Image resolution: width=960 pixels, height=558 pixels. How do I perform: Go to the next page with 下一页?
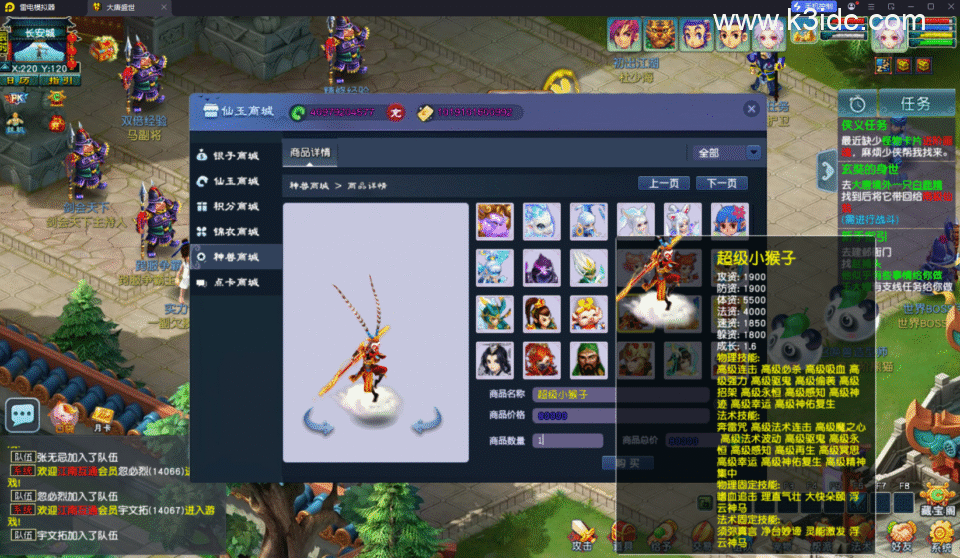pyautogui.click(x=722, y=183)
